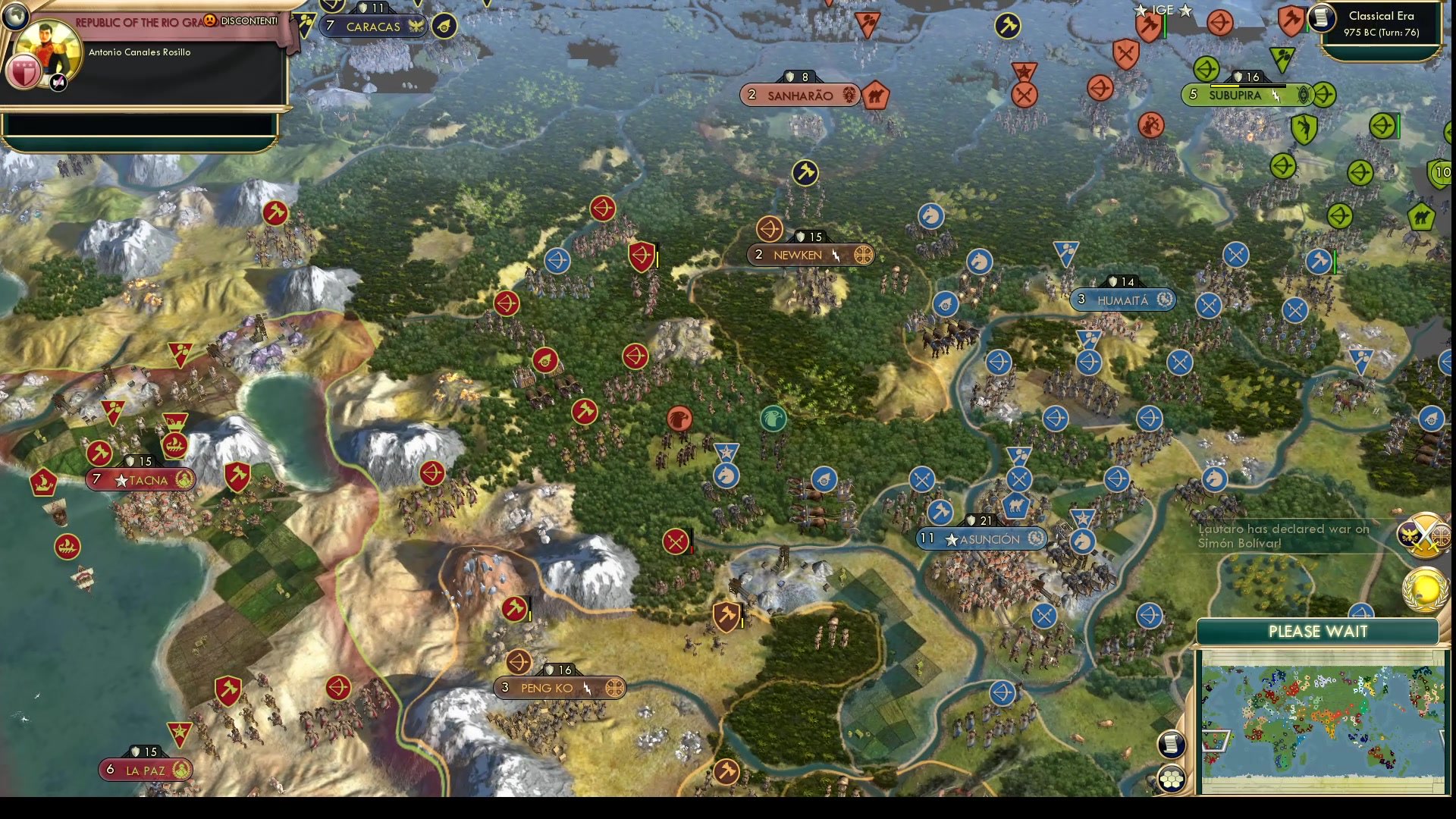This screenshot has height=819, width=1456.
Task: Toggle the hexagon strategic view icon
Action: click(x=1172, y=777)
